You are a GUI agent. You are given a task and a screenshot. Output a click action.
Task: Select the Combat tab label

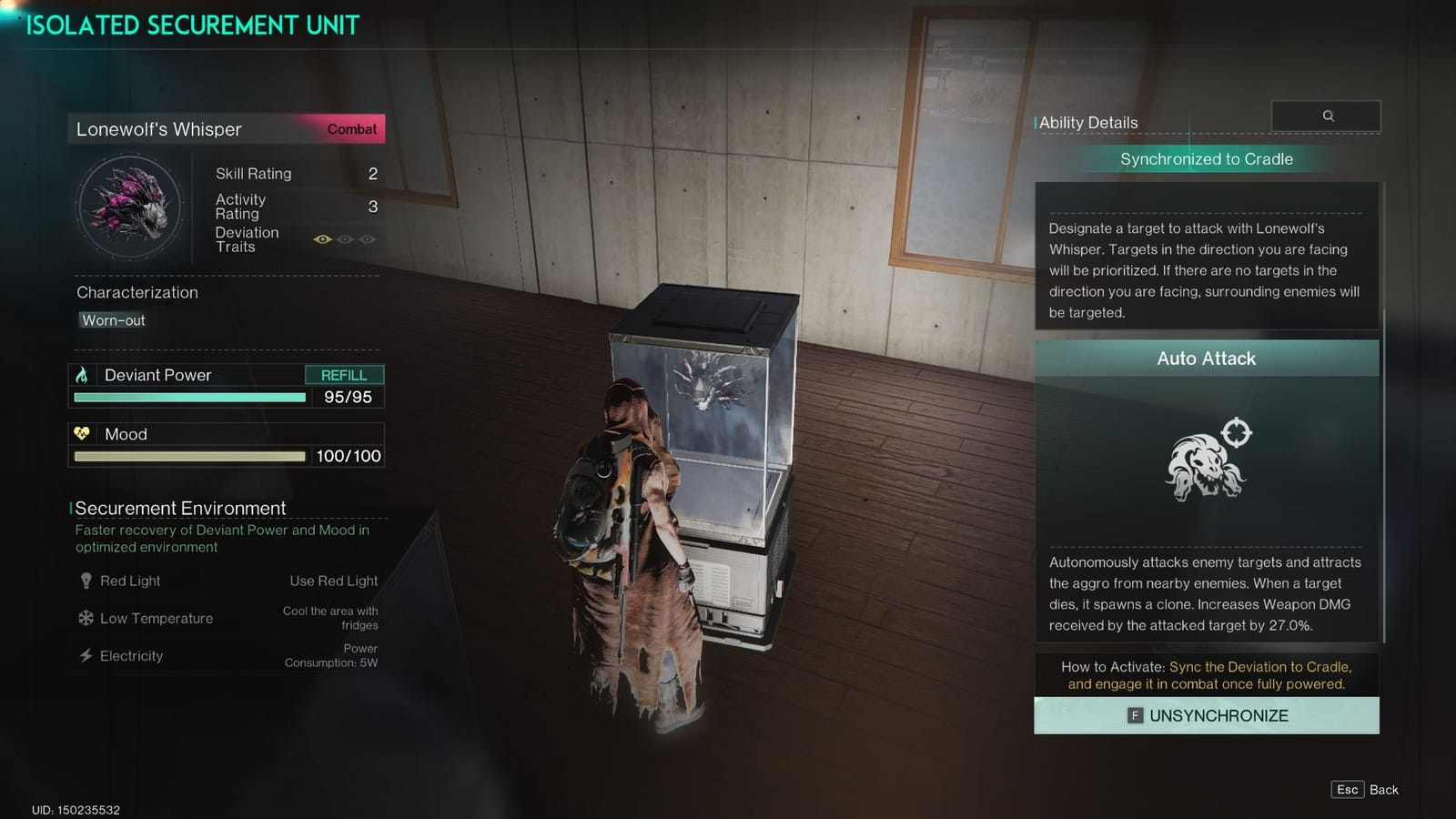click(352, 129)
